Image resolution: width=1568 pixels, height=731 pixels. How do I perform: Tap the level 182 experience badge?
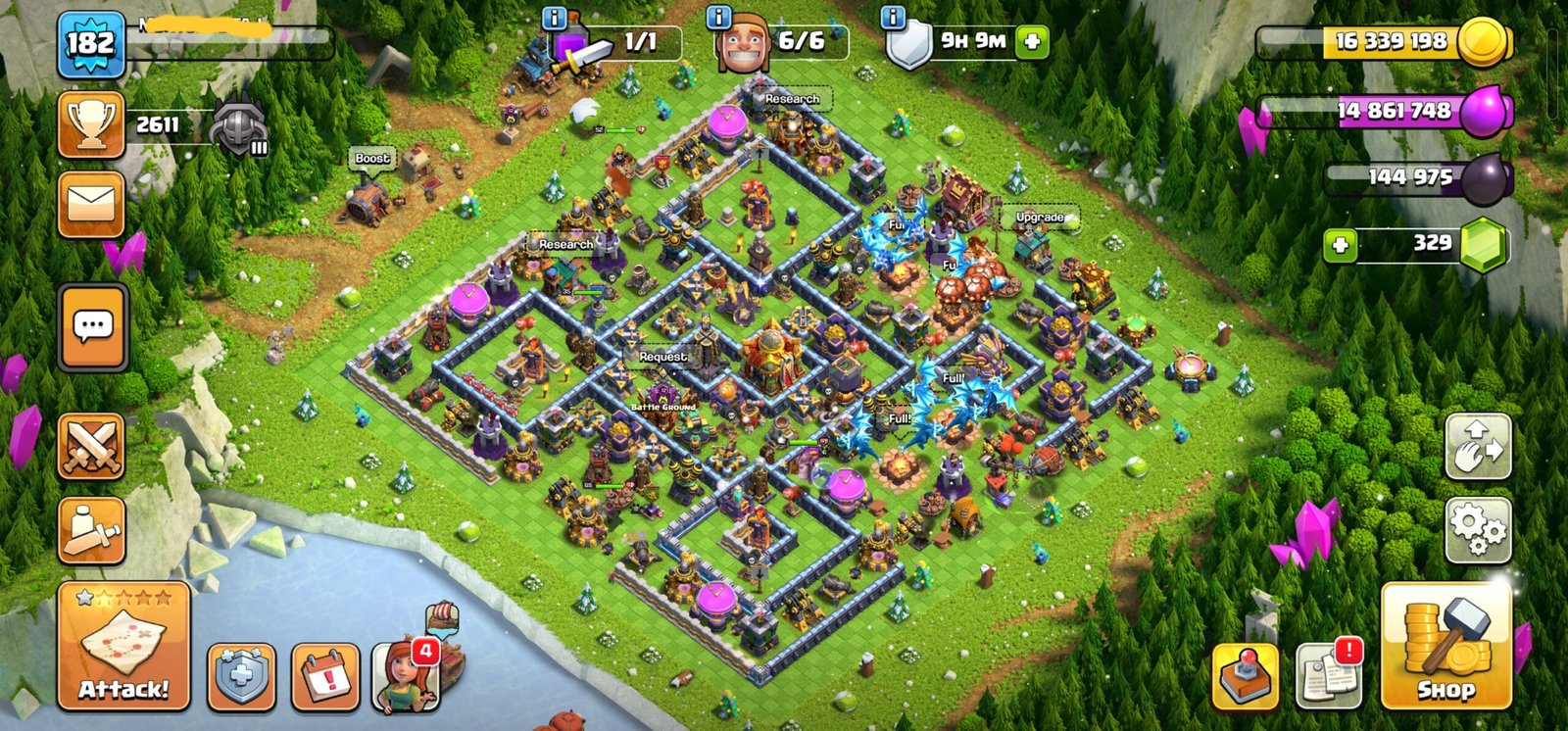coord(91,44)
